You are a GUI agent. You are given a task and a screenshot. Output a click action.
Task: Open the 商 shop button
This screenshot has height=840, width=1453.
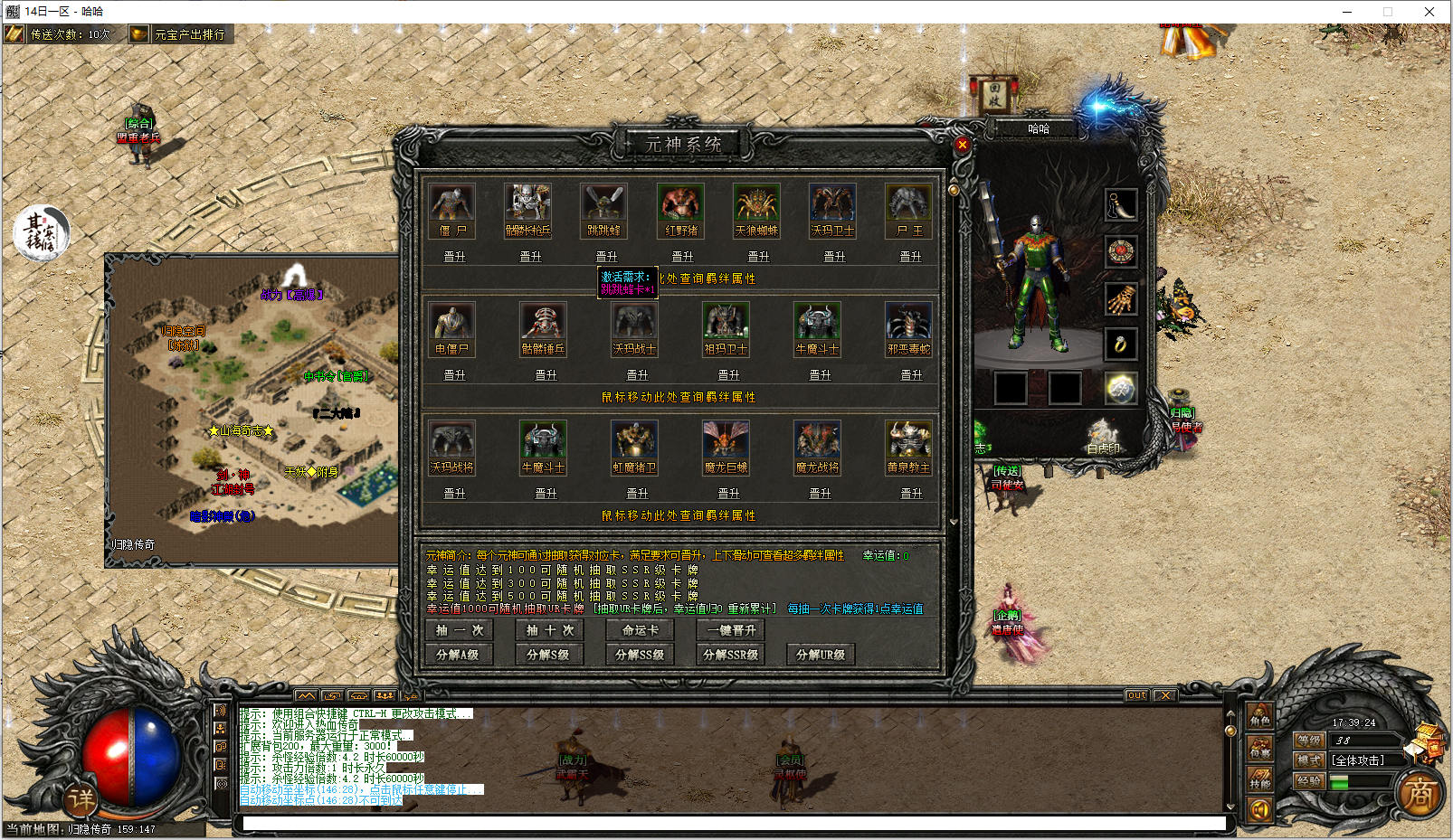pos(1420,794)
